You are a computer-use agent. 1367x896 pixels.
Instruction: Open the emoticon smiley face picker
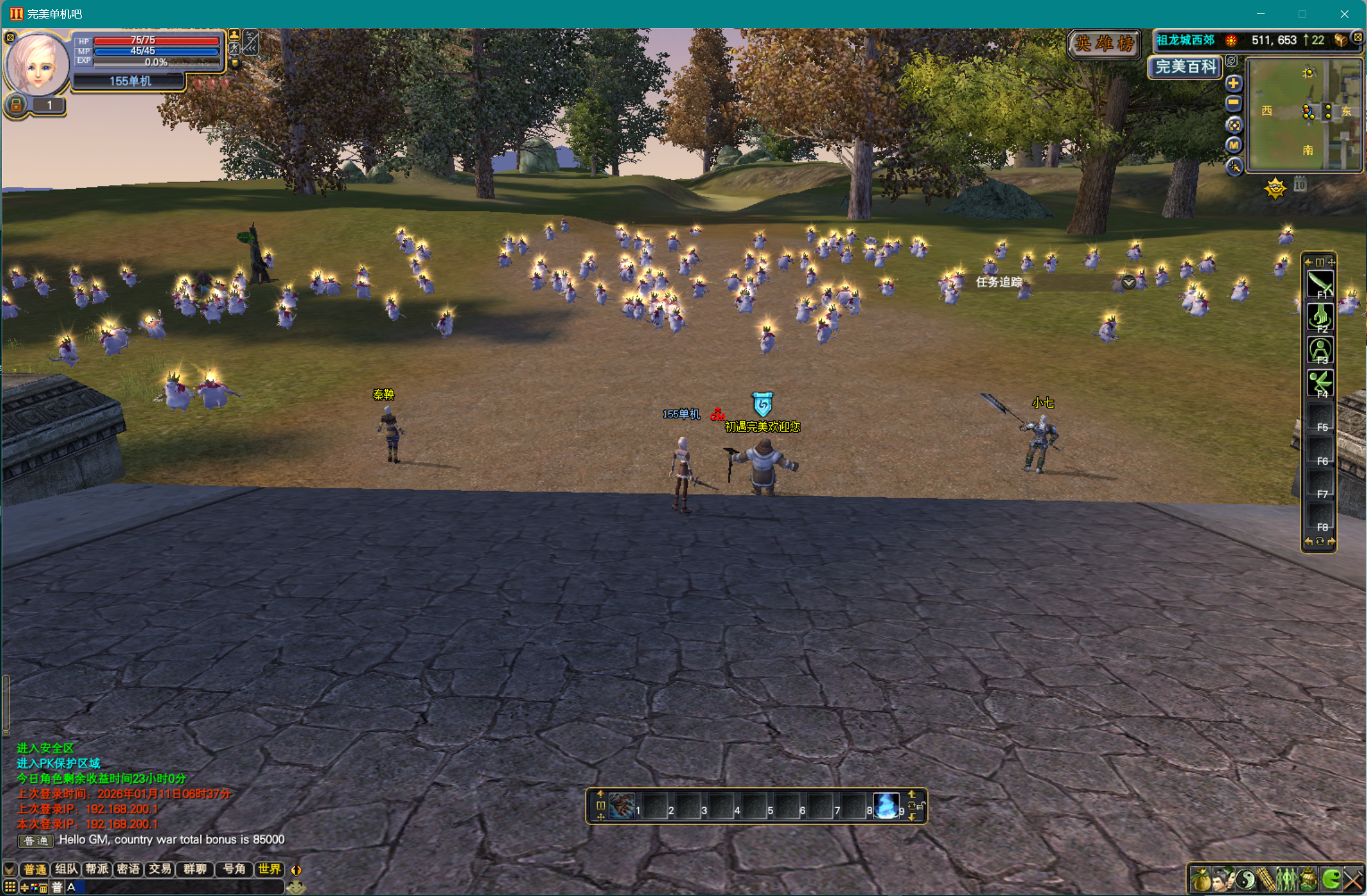(x=296, y=888)
